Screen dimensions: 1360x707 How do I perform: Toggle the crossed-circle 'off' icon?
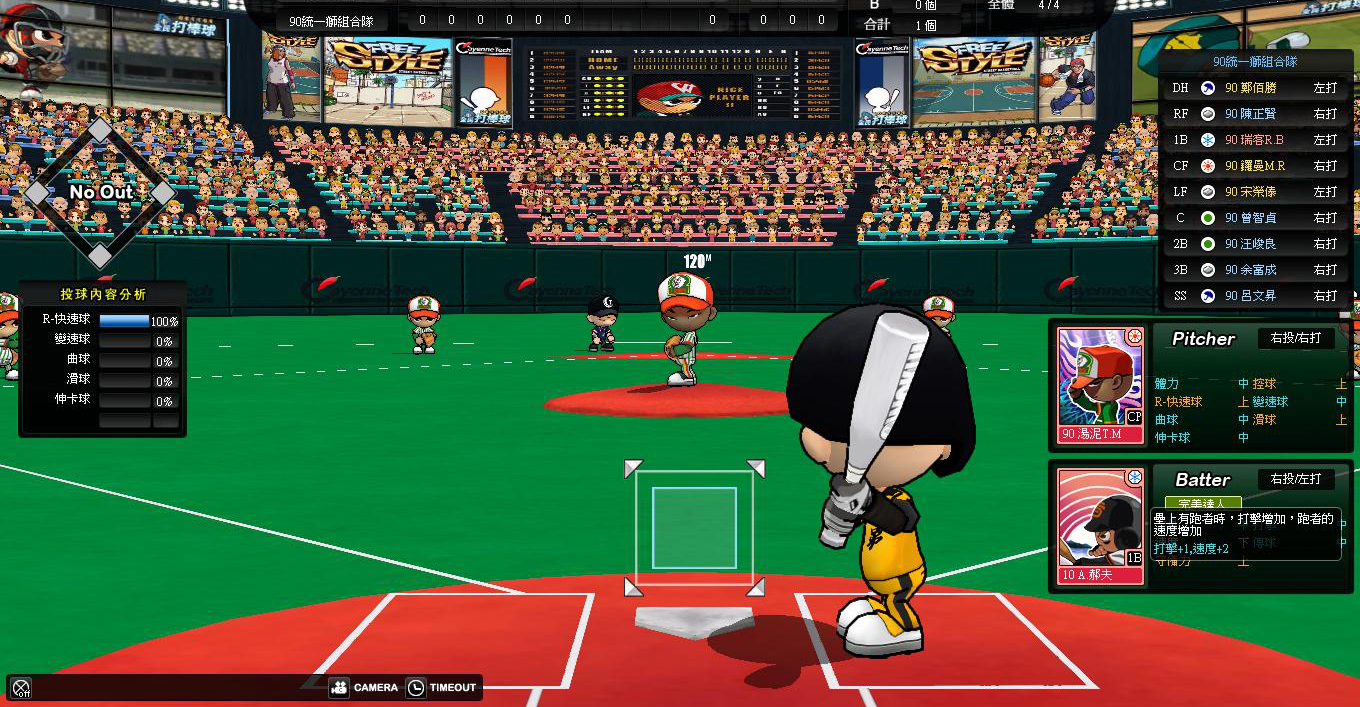click(x=20, y=688)
